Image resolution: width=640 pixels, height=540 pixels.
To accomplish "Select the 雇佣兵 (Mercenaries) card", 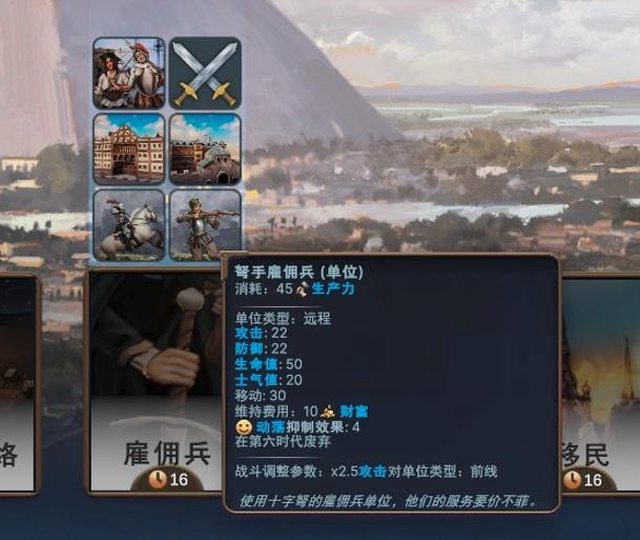I will [x=155, y=380].
